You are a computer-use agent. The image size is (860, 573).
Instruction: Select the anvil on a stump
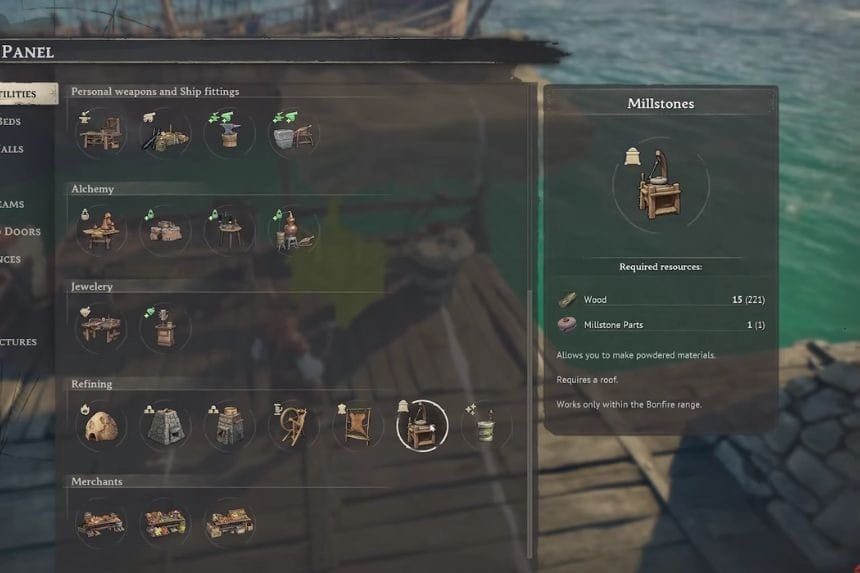pos(229,132)
